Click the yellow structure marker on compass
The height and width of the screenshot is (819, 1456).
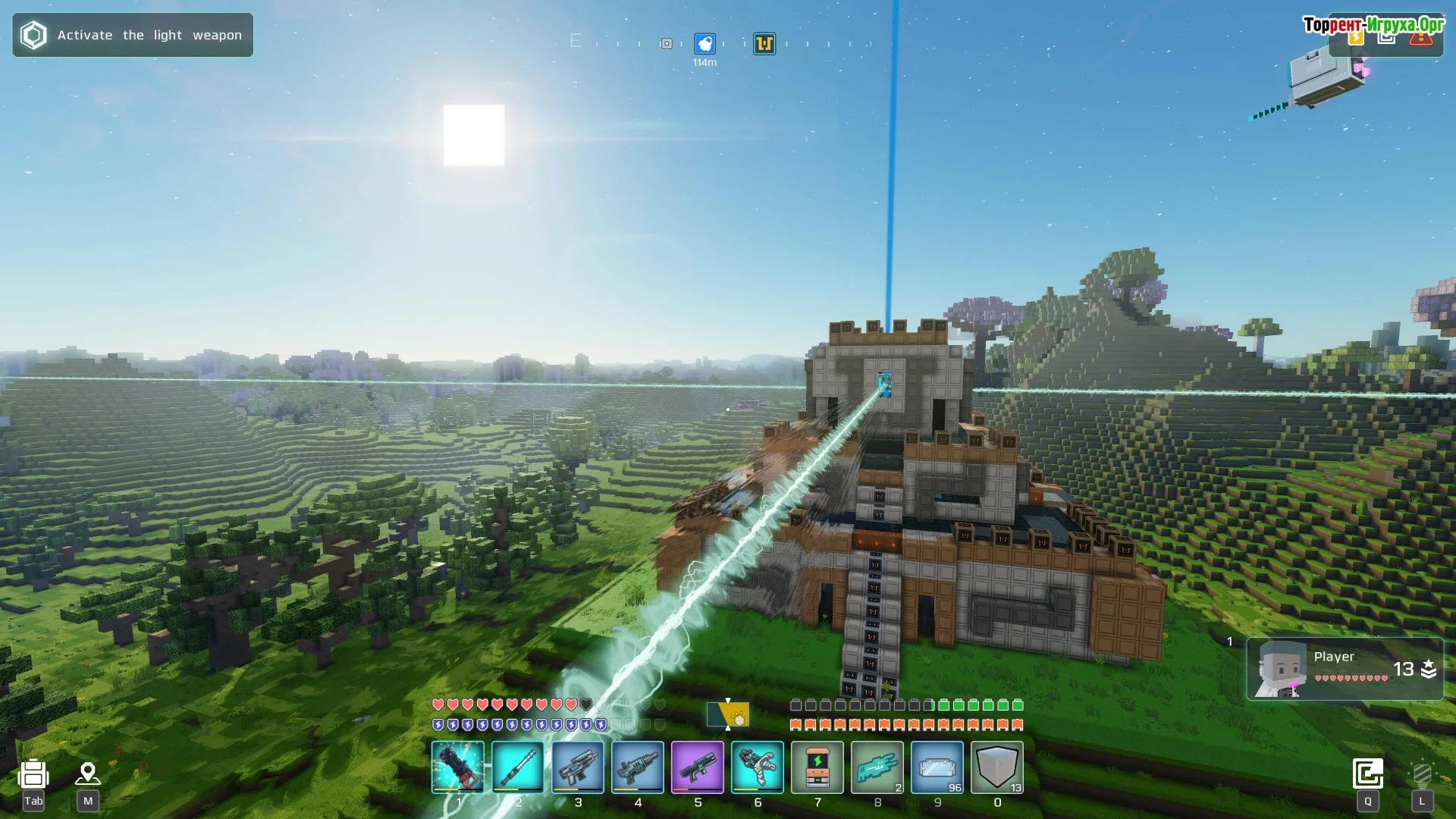(764, 44)
